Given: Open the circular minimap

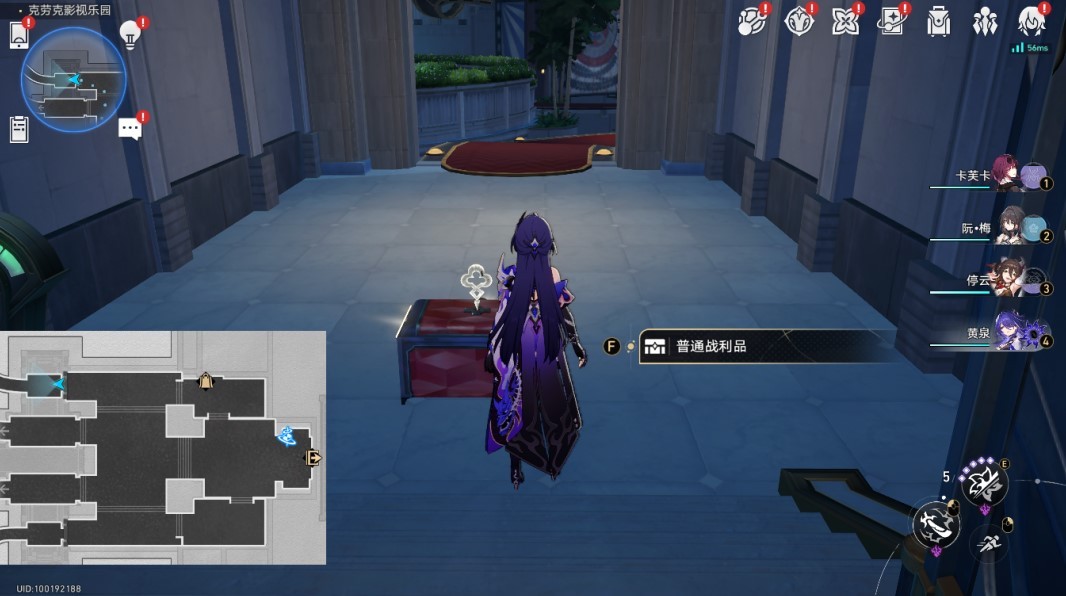Looking at the screenshot, I should coord(73,80).
